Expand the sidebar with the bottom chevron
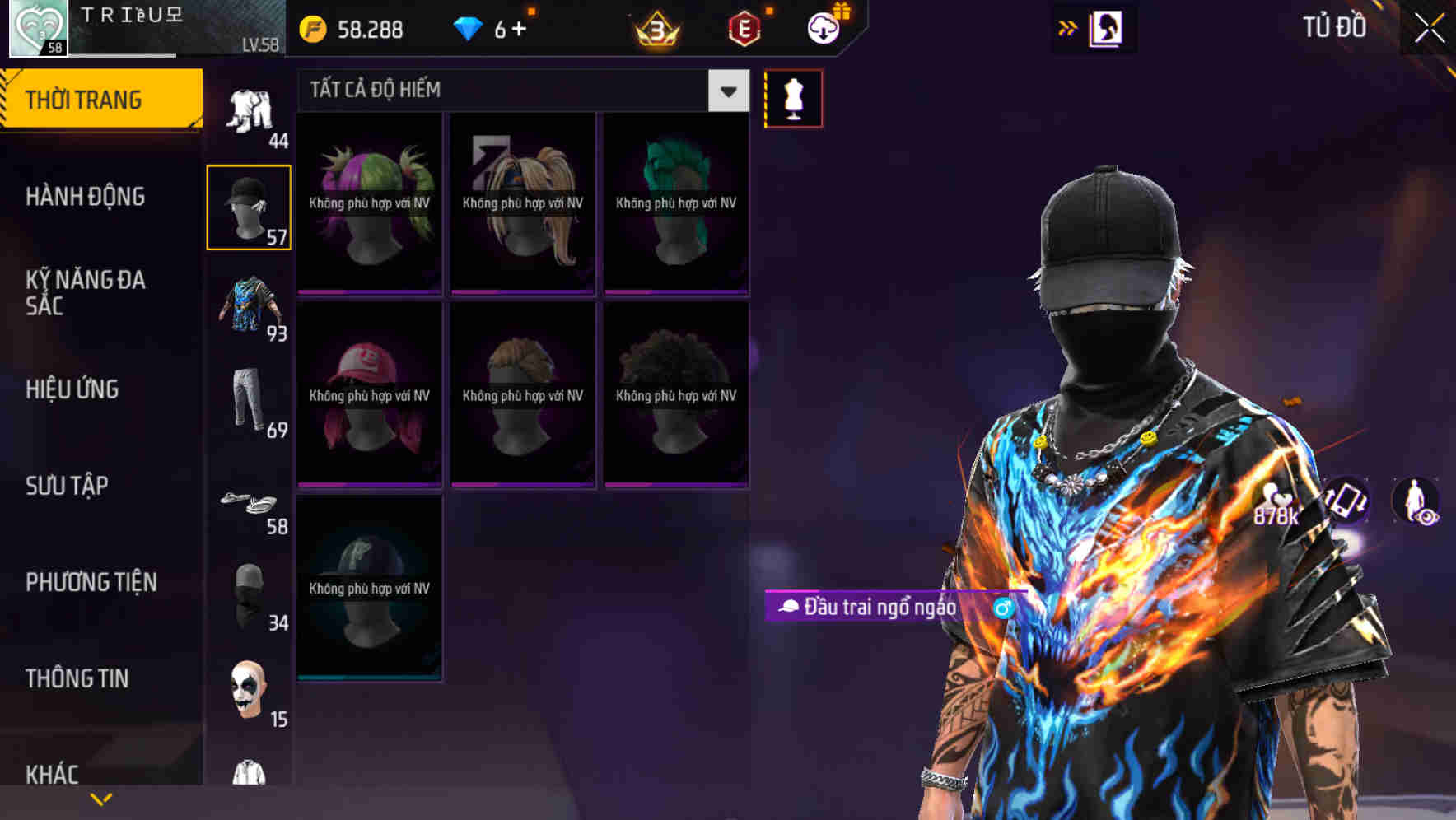This screenshot has width=1456, height=820. (x=100, y=798)
